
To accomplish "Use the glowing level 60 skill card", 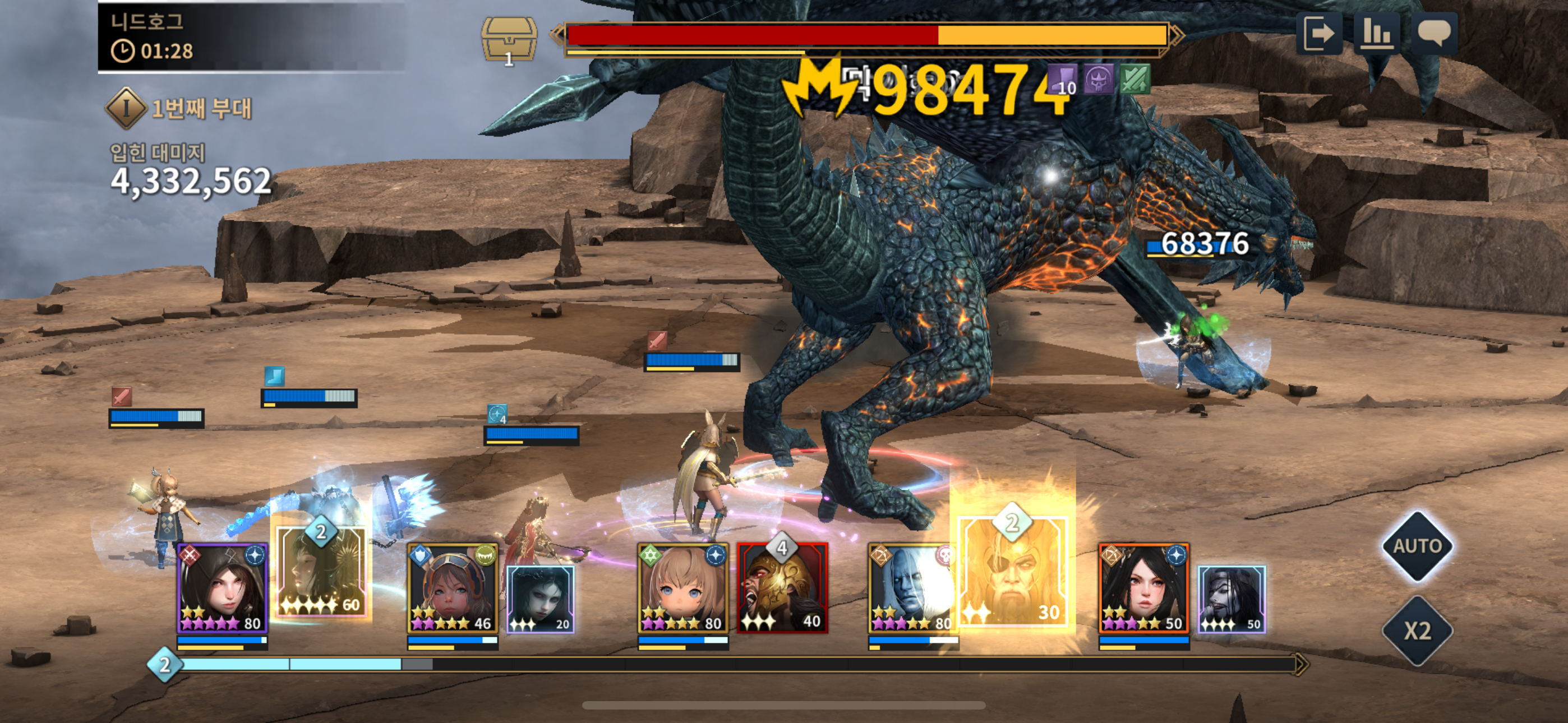I will point(321,572).
